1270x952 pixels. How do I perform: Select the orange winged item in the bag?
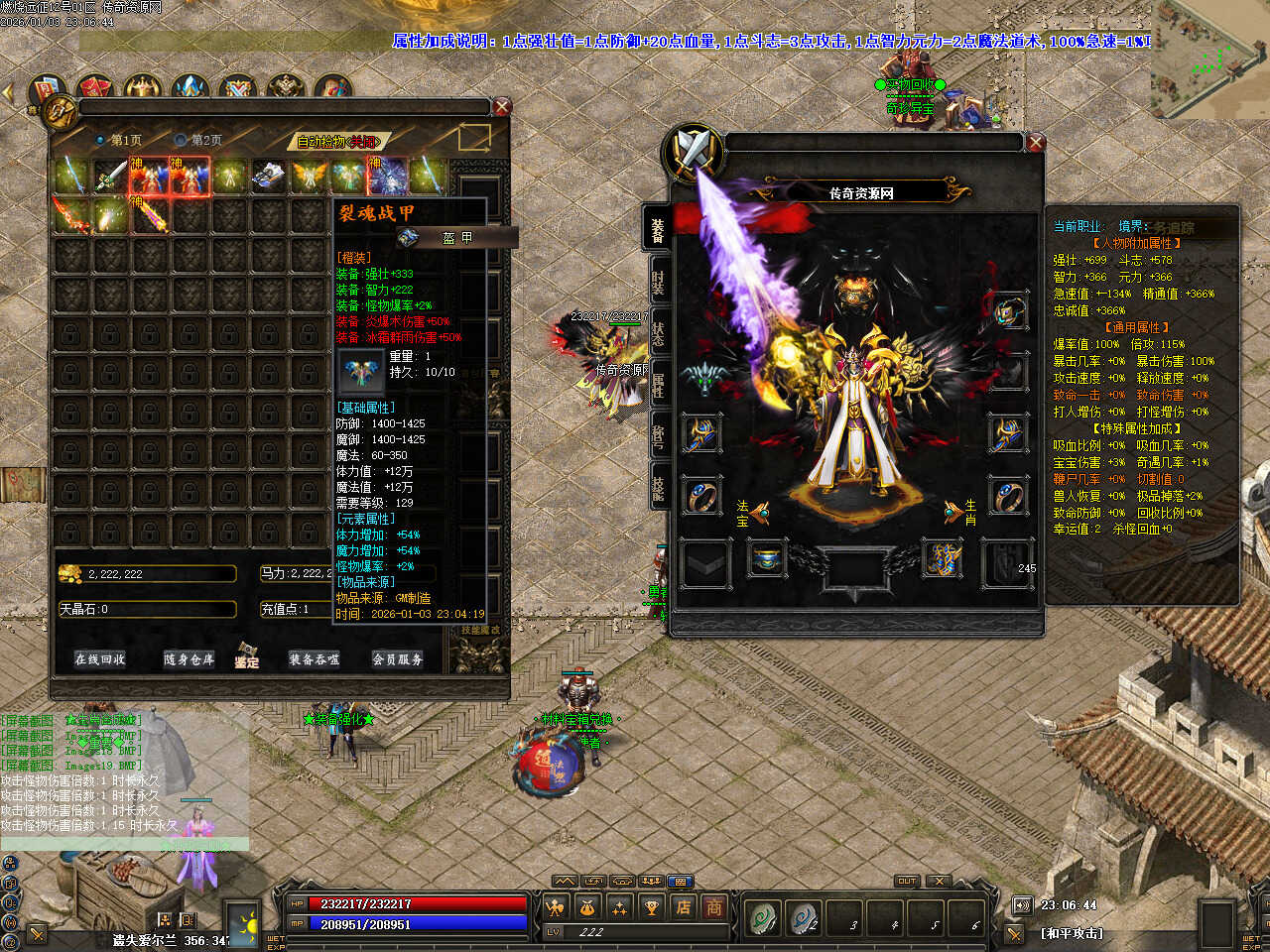coord(309,177)
